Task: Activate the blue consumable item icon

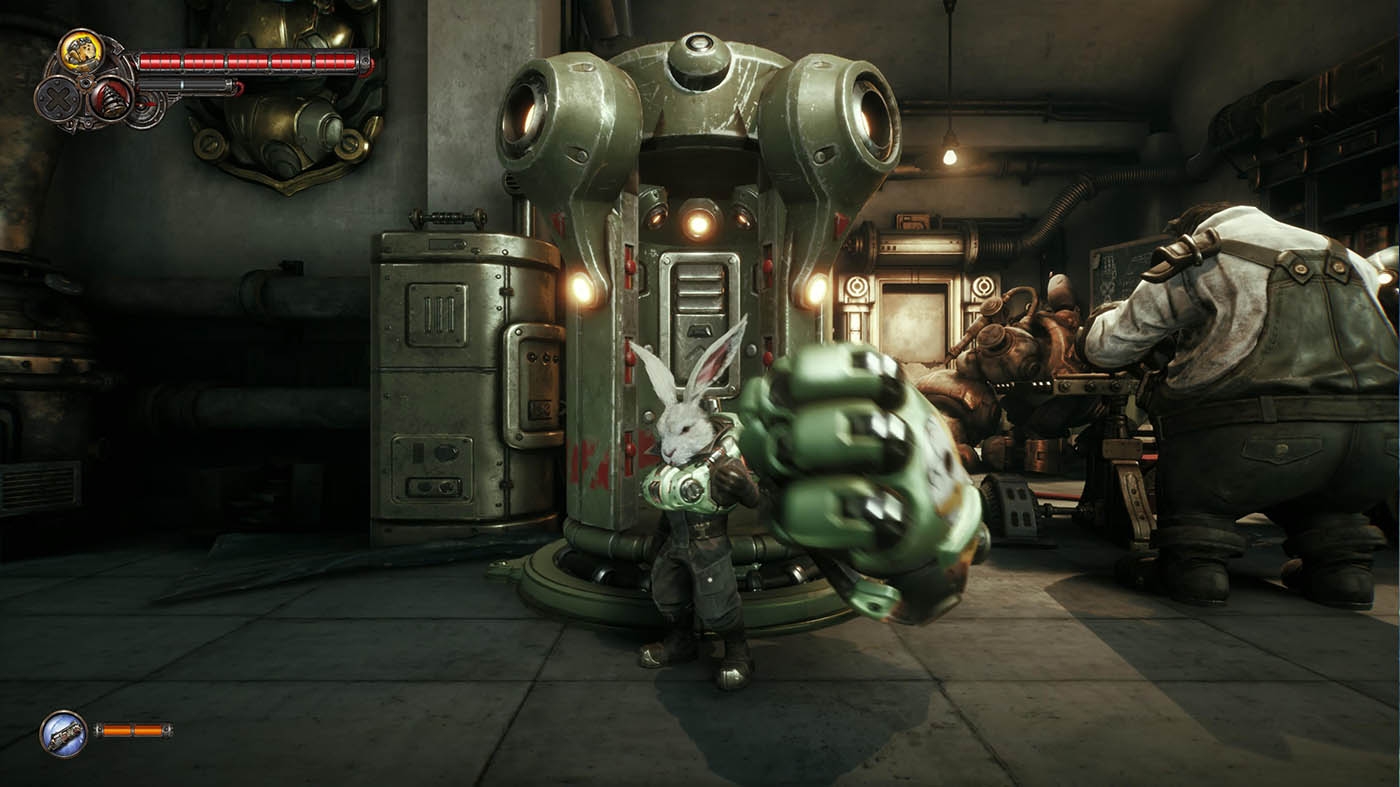Action: pyautogui.click(x=63, y=732)
